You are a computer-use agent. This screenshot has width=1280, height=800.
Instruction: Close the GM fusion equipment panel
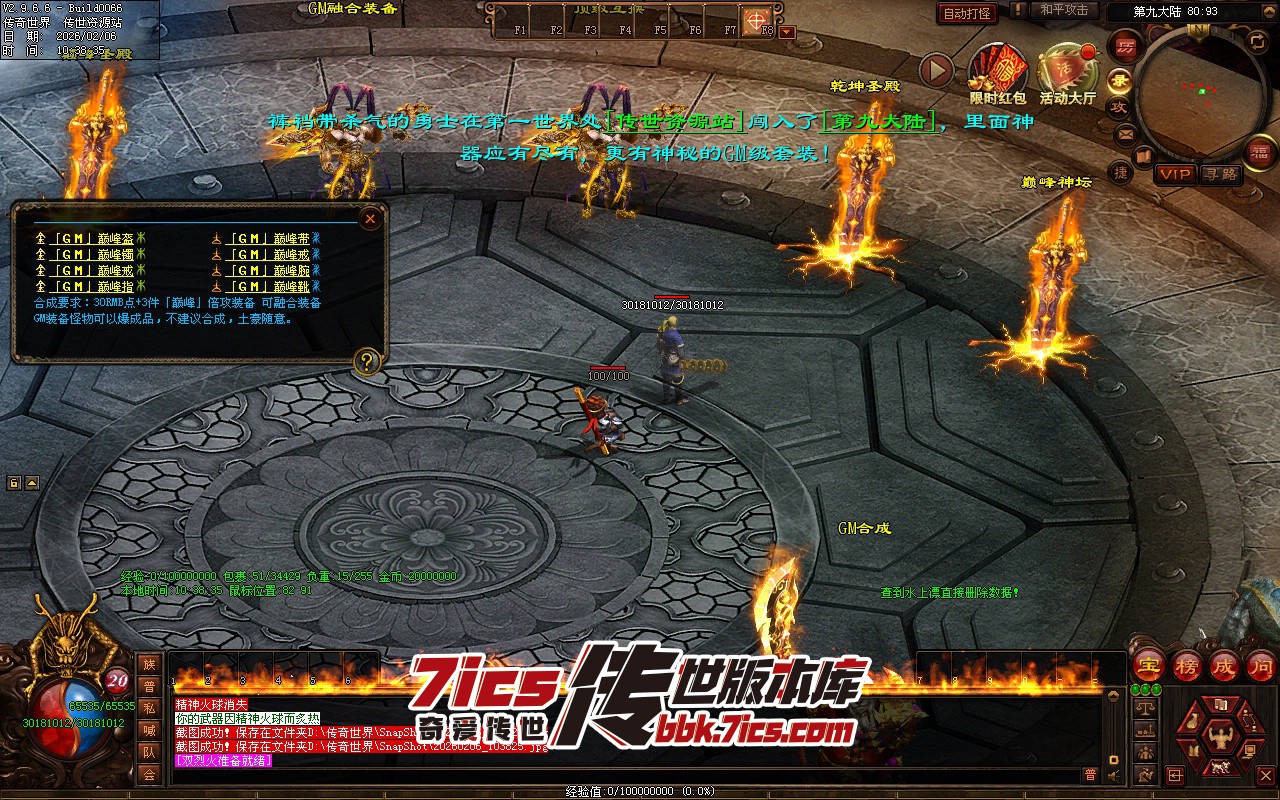370,217
